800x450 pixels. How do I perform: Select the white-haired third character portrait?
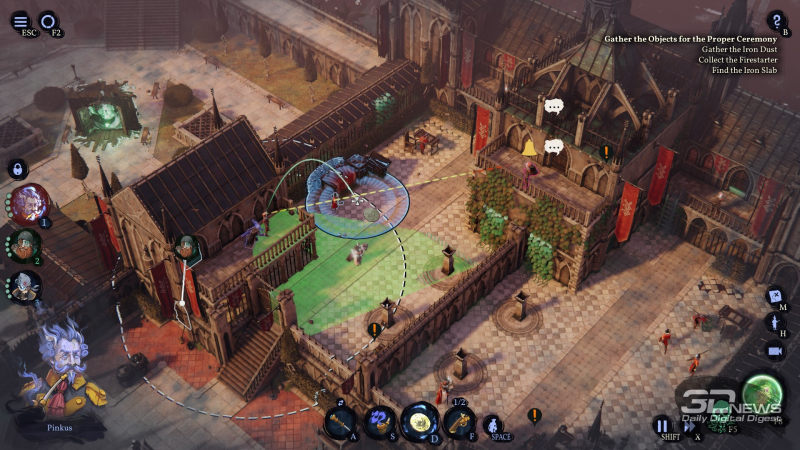(26, 286)
